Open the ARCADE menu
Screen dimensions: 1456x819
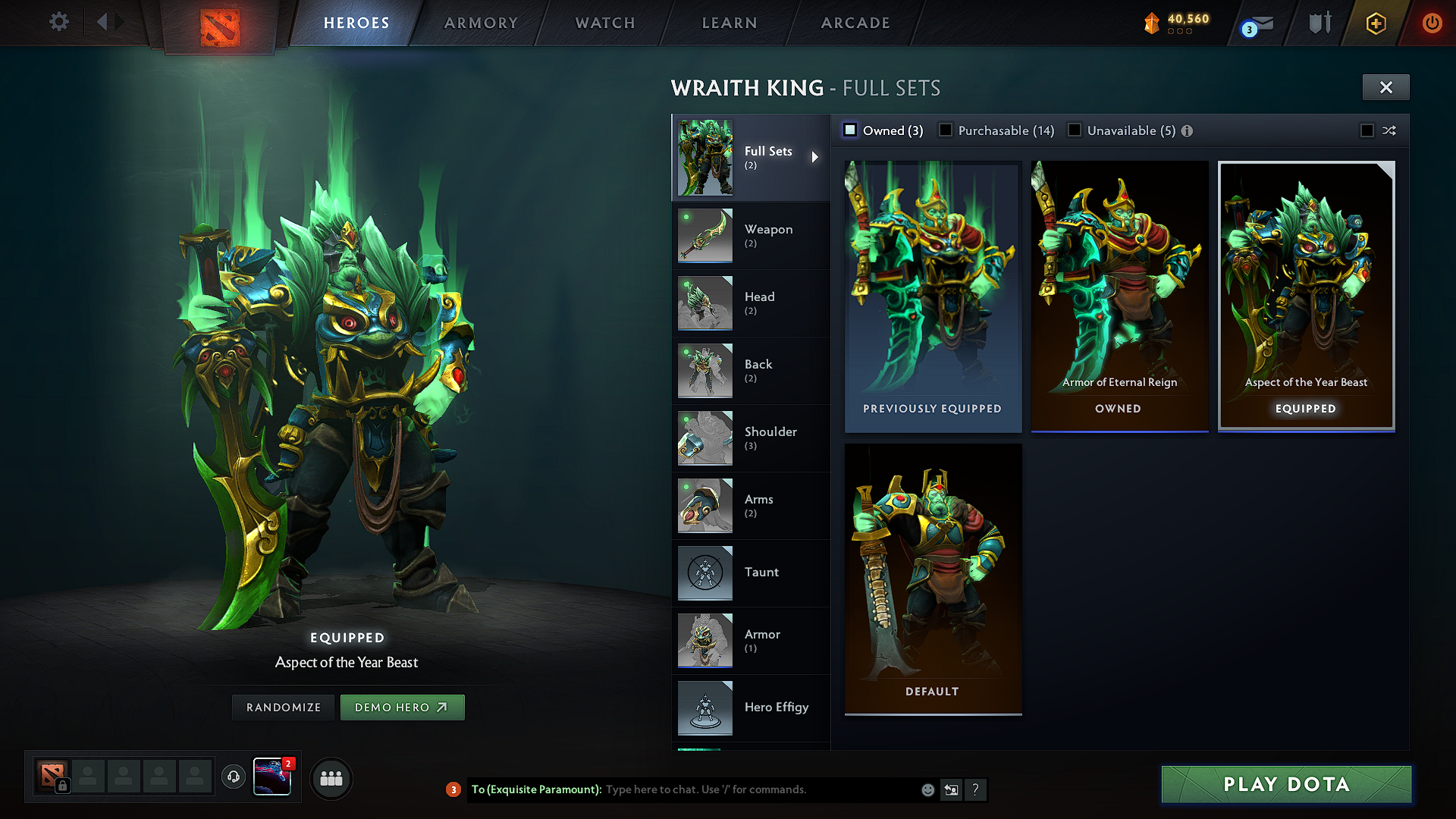855,23
